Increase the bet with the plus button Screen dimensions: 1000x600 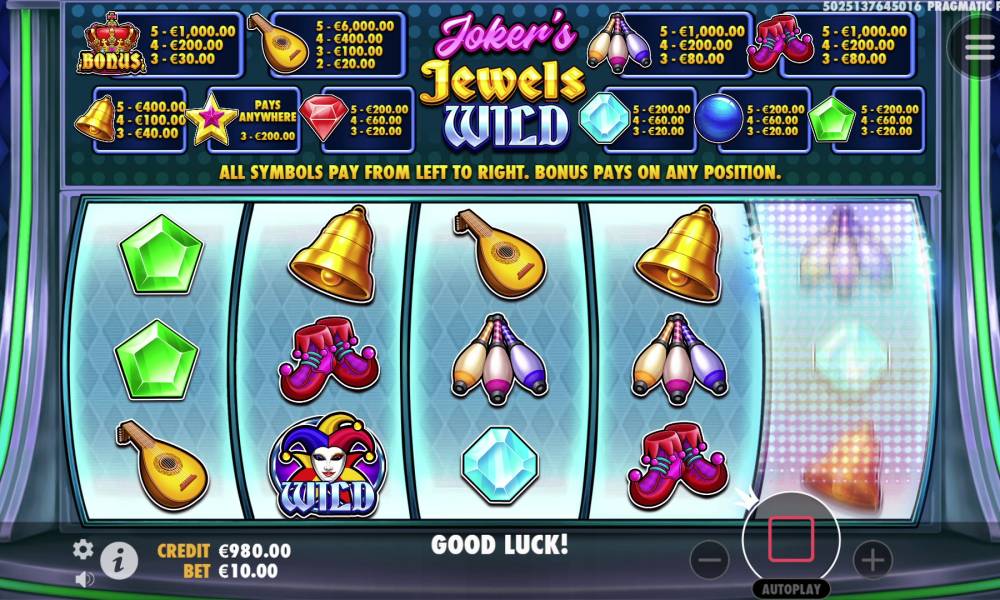click(x=873, y=561)
